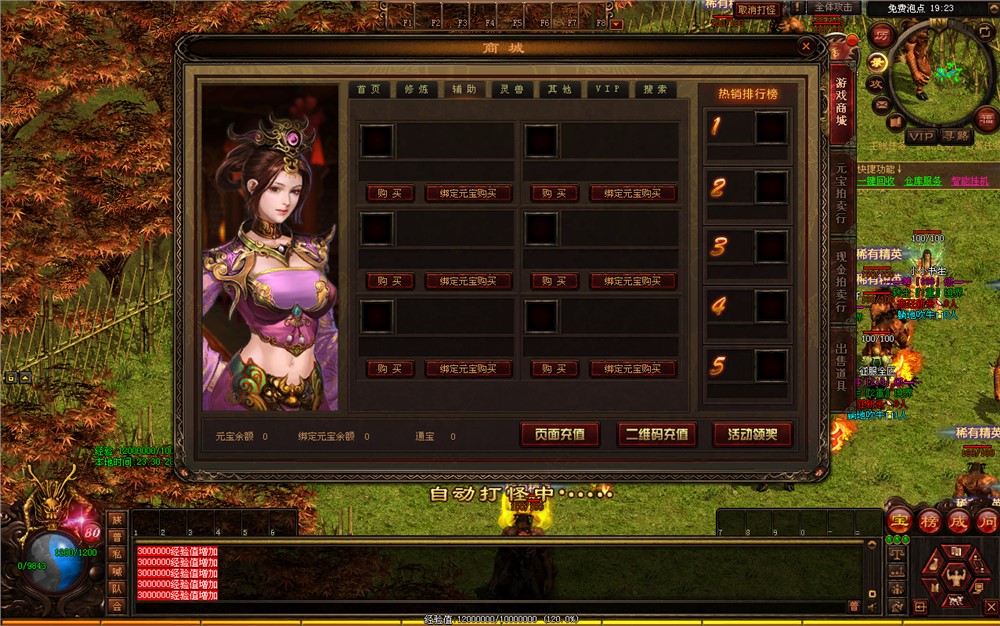Click the 寻路 pathfinding button under minimap
This screenshot has height=626, width=1000.
pyautogui.click(x=955, y=136)
